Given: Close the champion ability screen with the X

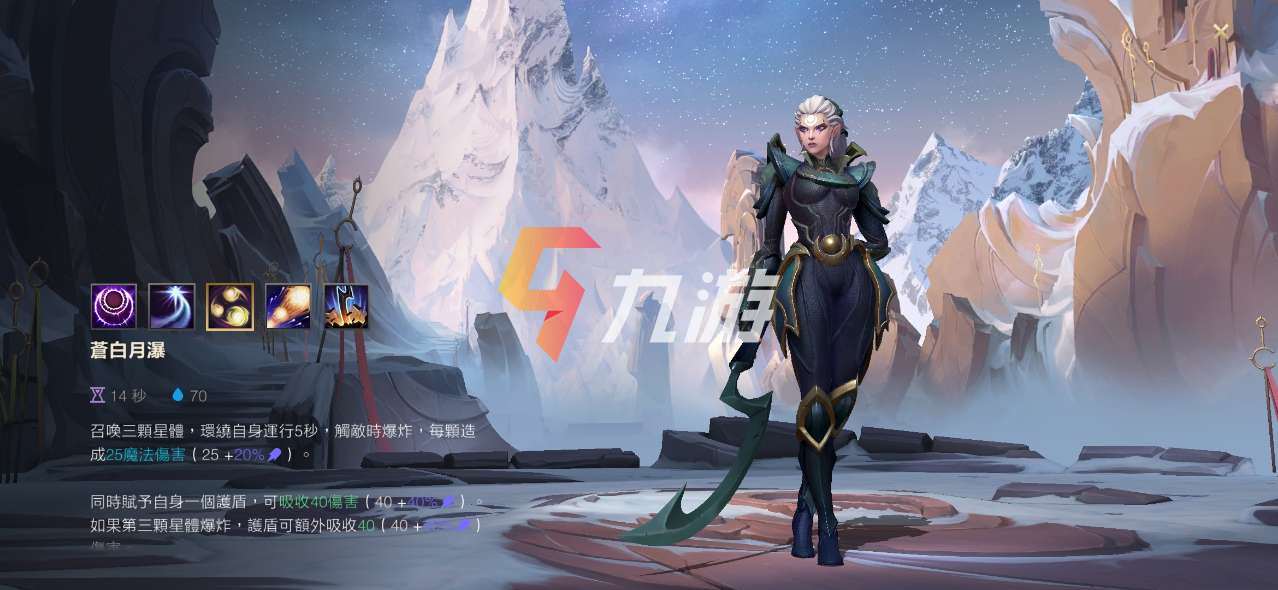Looking at the screenshot, I should click(x=1220, y=31).
